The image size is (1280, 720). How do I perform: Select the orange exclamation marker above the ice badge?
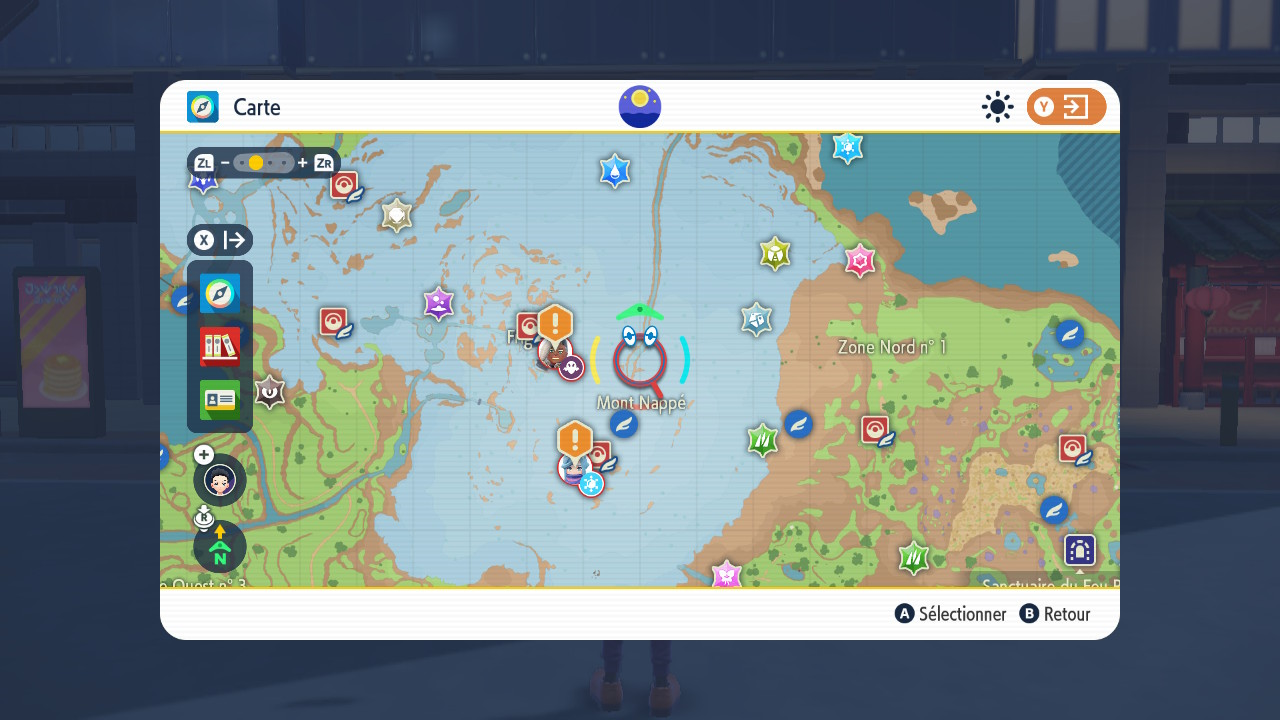[x=575, y=439]
